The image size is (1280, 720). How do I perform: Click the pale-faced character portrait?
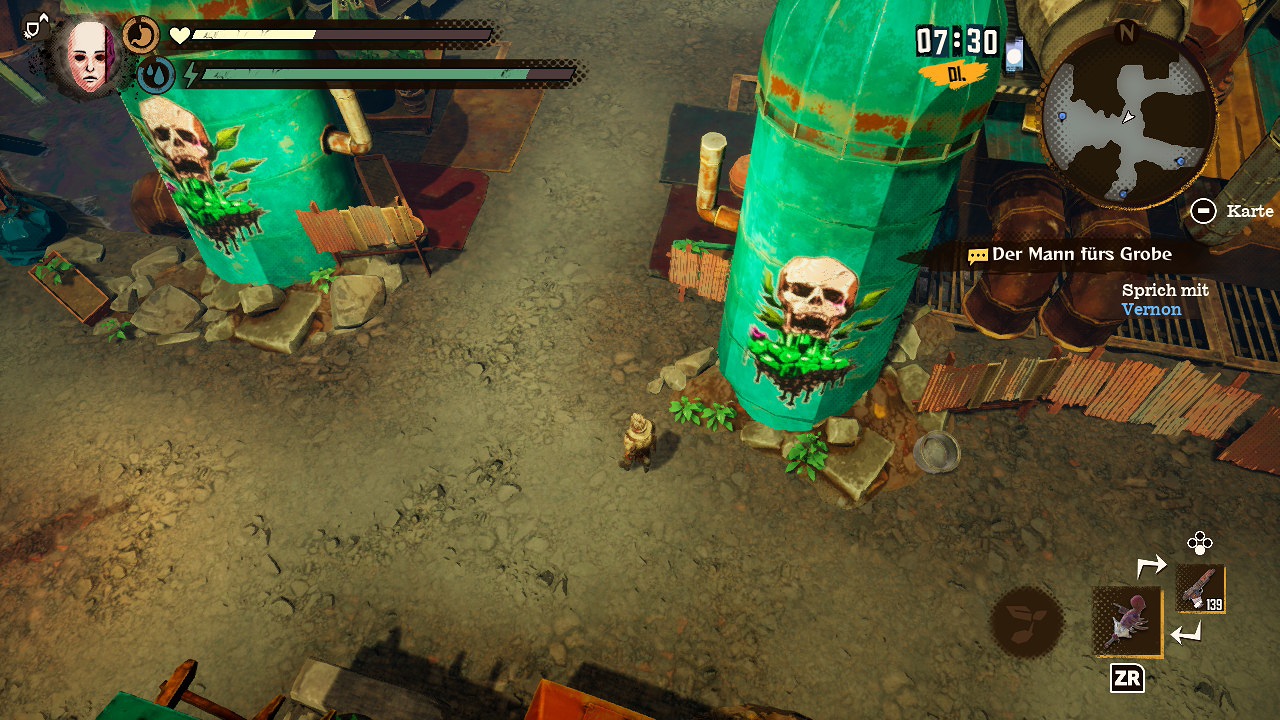[x=90, y=56]
